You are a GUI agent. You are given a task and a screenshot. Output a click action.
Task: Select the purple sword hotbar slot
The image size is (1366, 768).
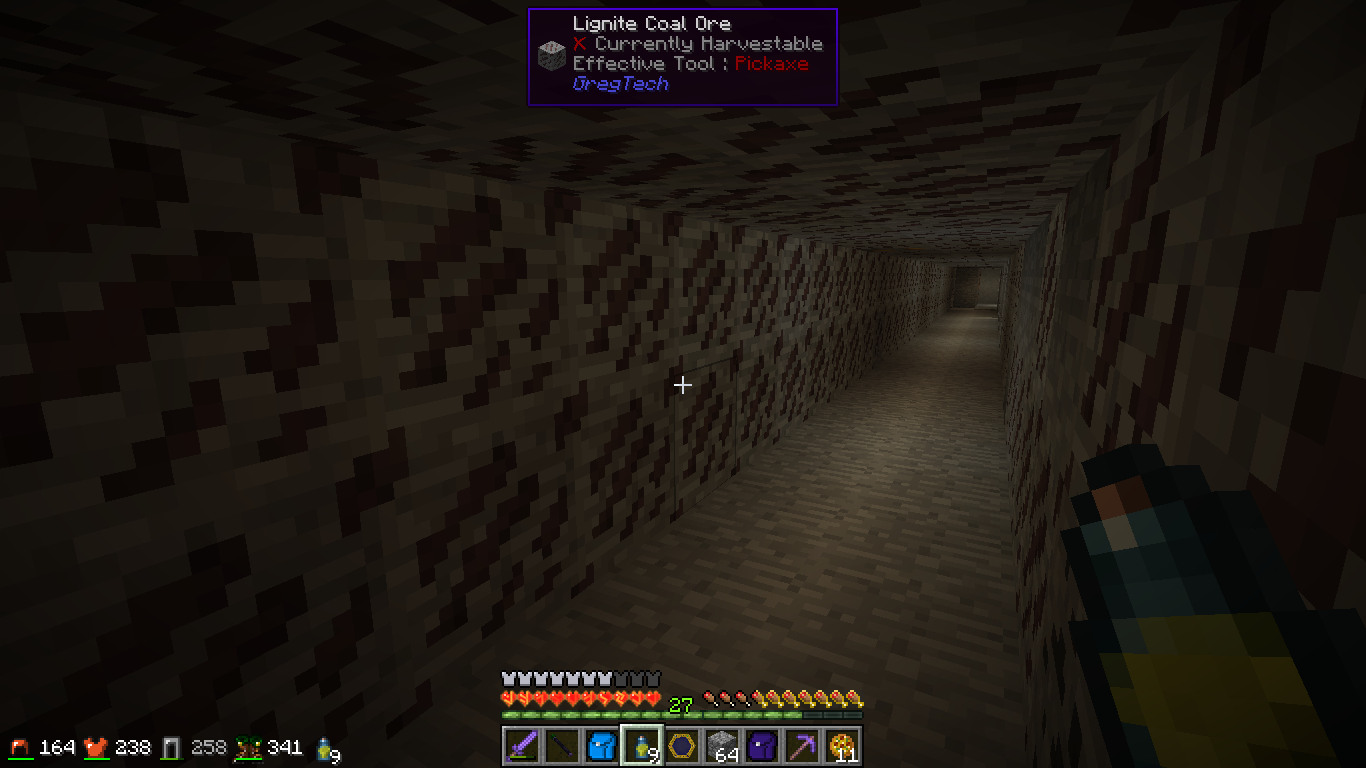pyautogui.click(x=522, y=746)
